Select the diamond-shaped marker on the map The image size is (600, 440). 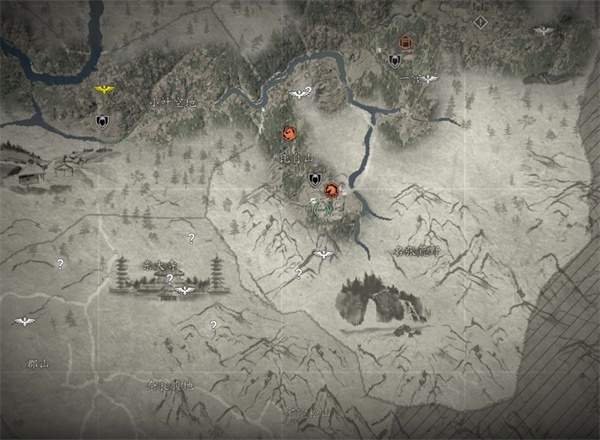pos(481,20)
